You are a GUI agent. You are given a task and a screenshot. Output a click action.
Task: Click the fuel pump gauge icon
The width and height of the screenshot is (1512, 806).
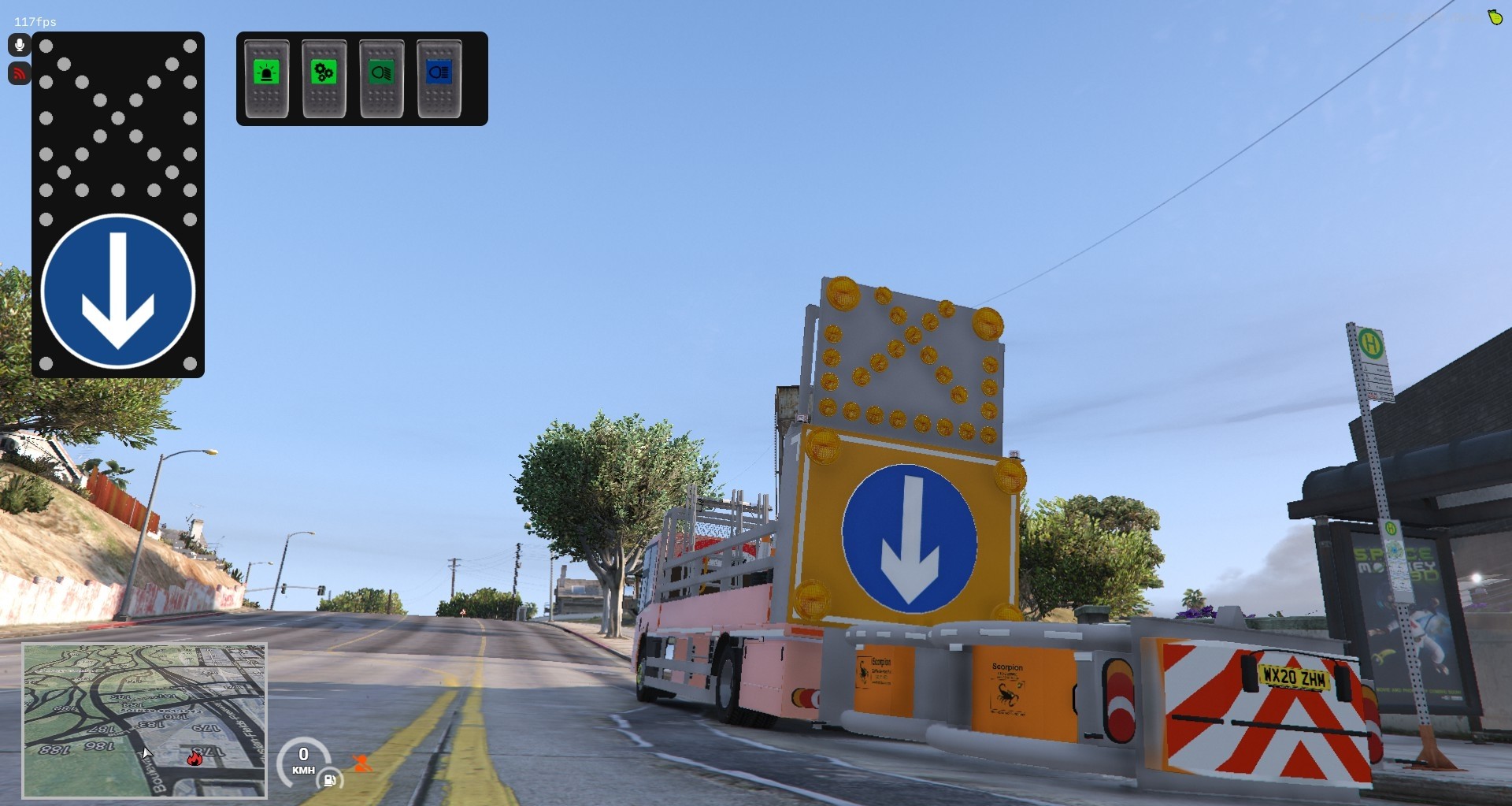pos(331,781)
